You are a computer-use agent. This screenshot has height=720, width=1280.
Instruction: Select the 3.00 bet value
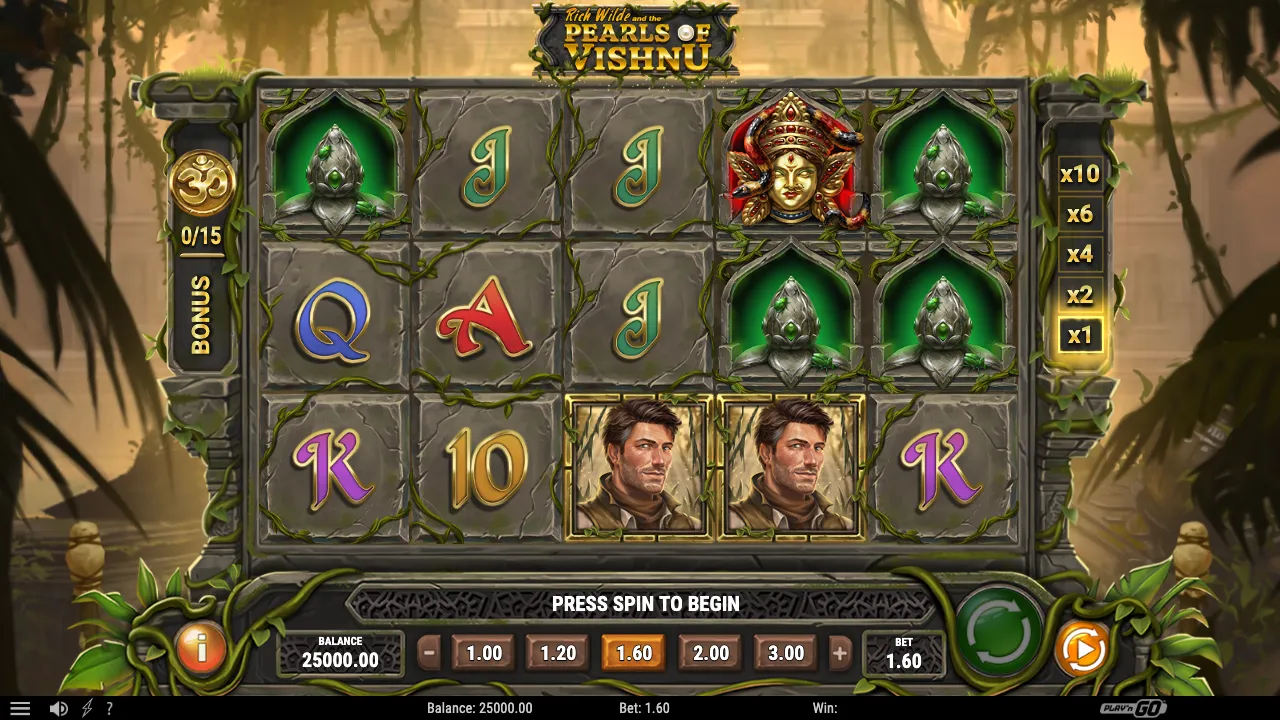pyautogui.click(x=785, y=653)
